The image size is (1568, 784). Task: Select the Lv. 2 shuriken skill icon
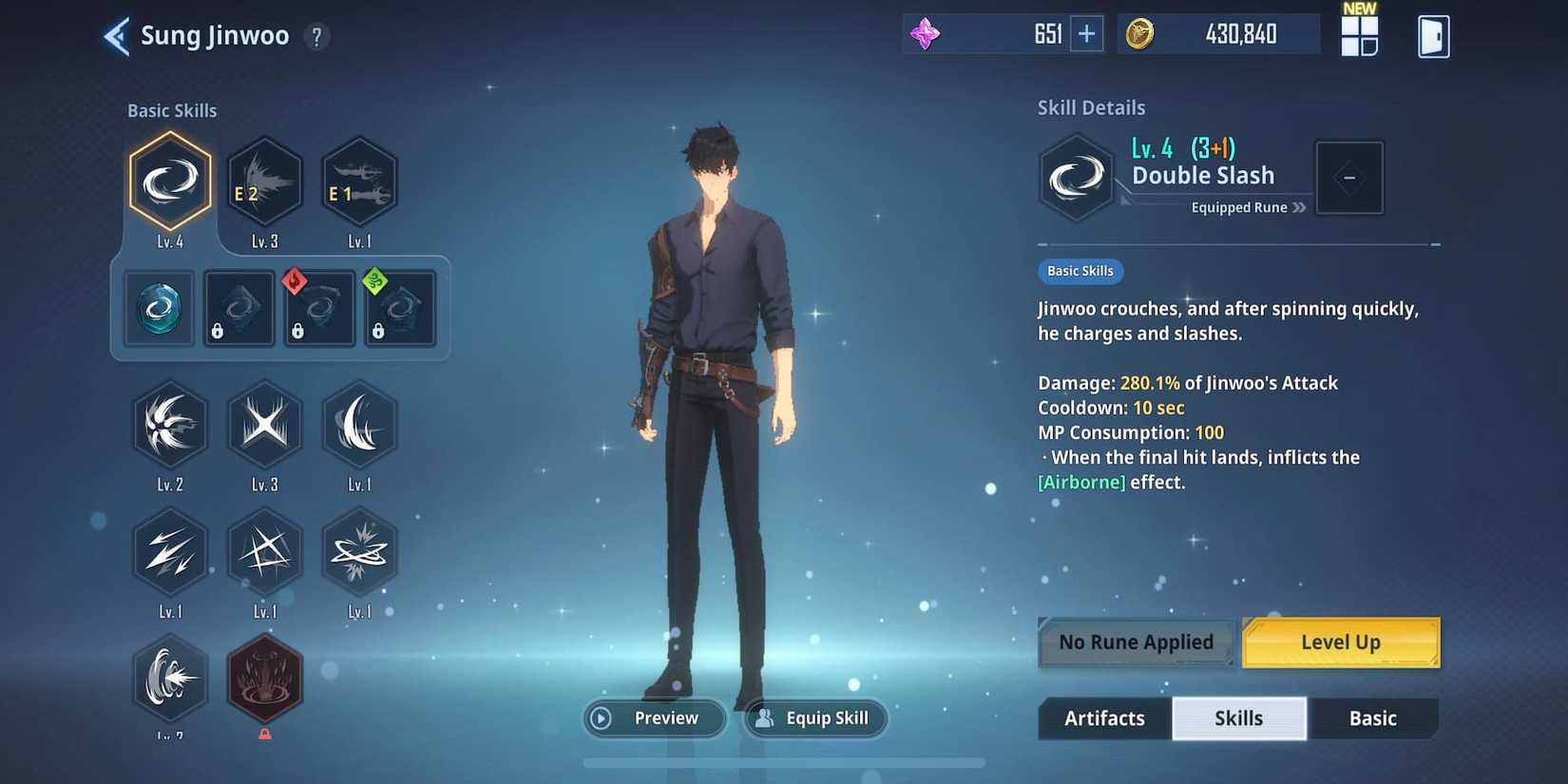(x=169, y=425)
